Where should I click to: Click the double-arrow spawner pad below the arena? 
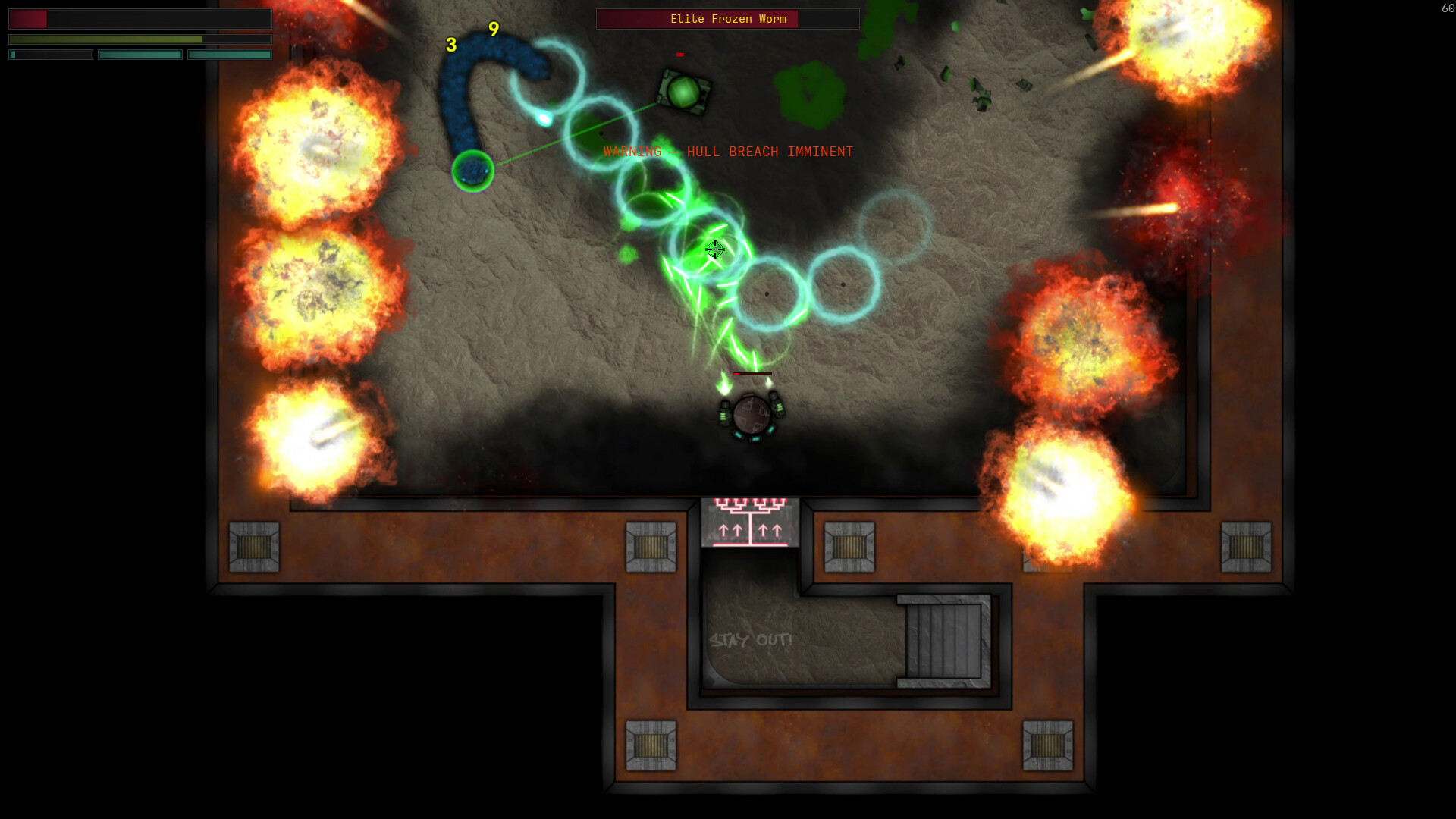click(749, 523)
